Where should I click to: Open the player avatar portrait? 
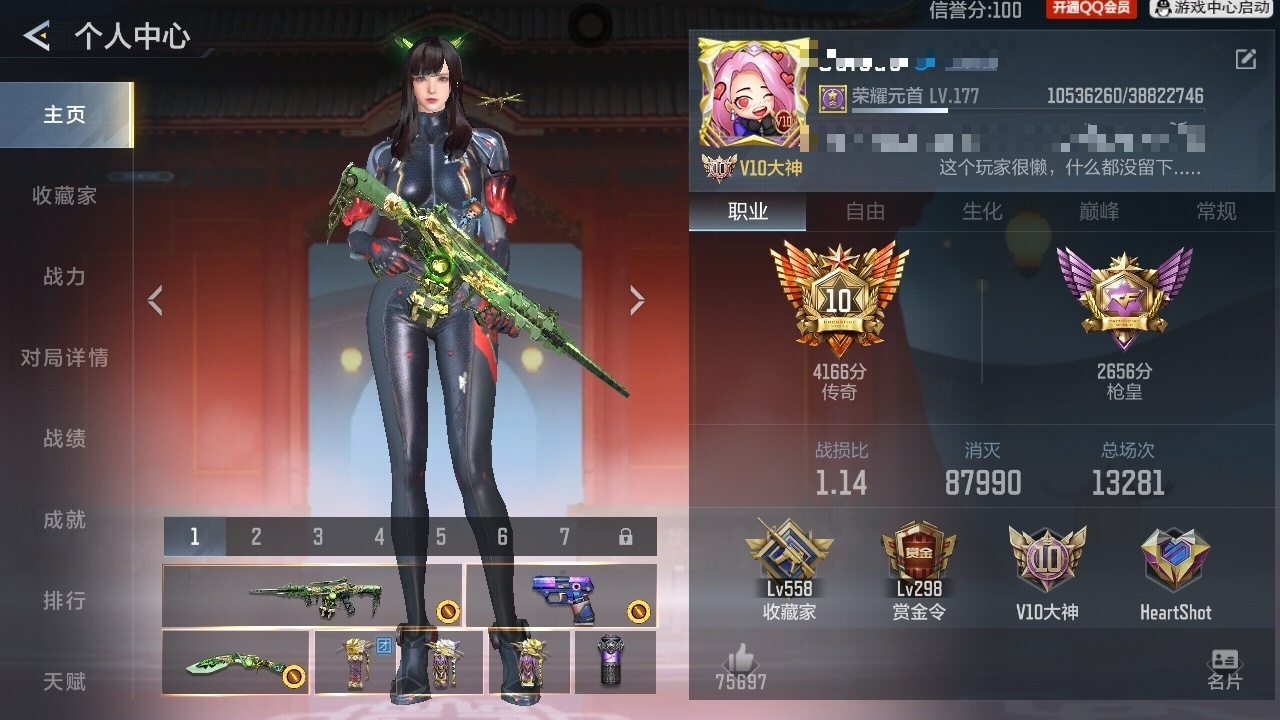[x=753, y=95]
